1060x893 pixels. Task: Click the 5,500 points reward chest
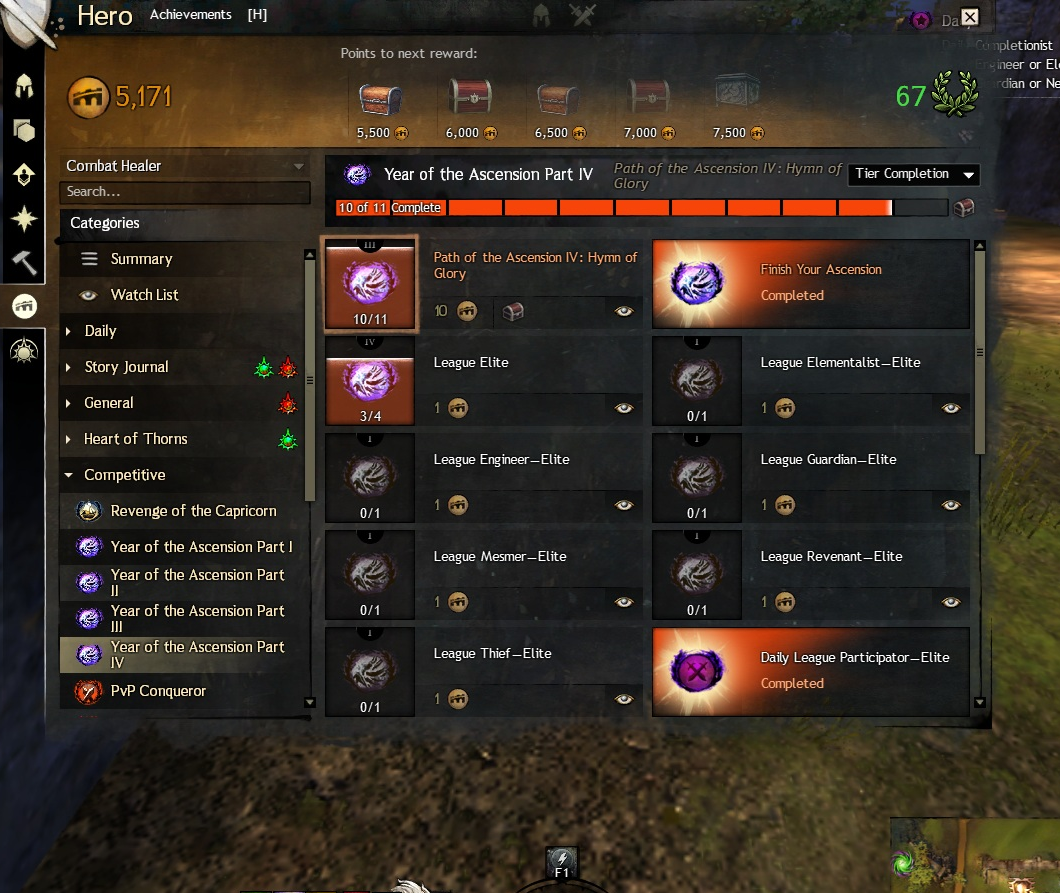(380, 100)
